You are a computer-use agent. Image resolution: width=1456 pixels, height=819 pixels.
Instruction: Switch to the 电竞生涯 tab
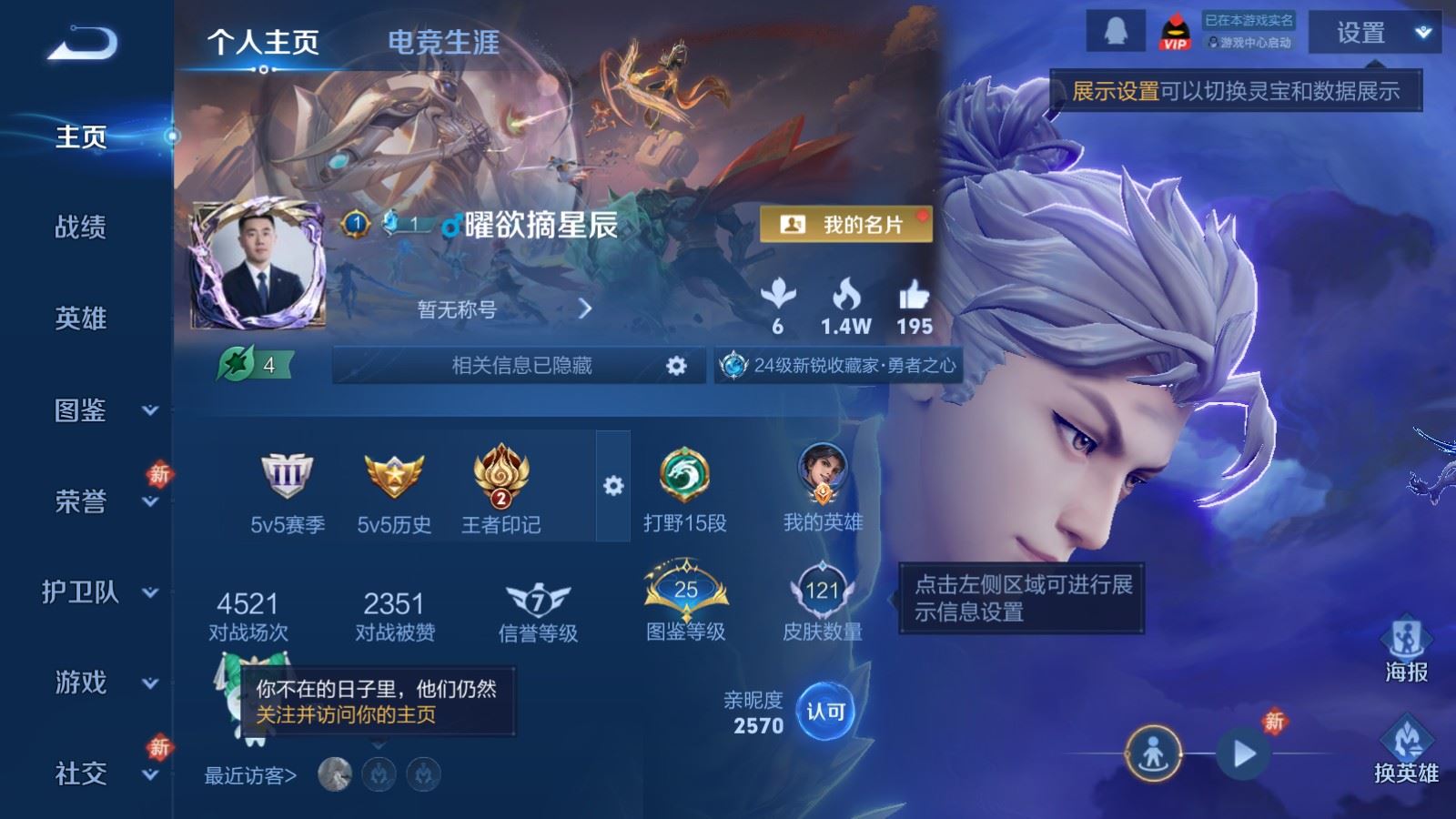443,43
